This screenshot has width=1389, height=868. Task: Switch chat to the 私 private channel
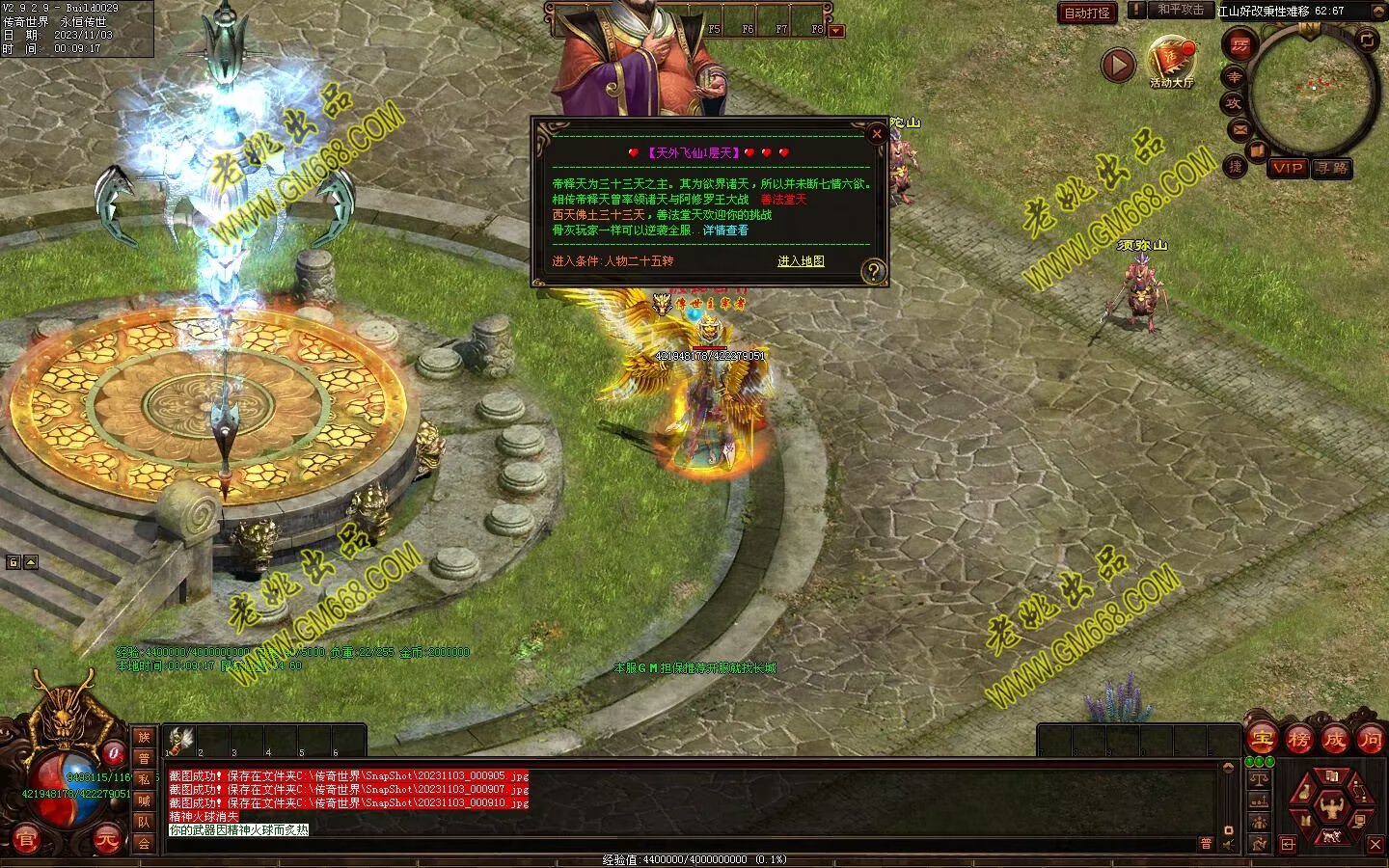point(144,779)
